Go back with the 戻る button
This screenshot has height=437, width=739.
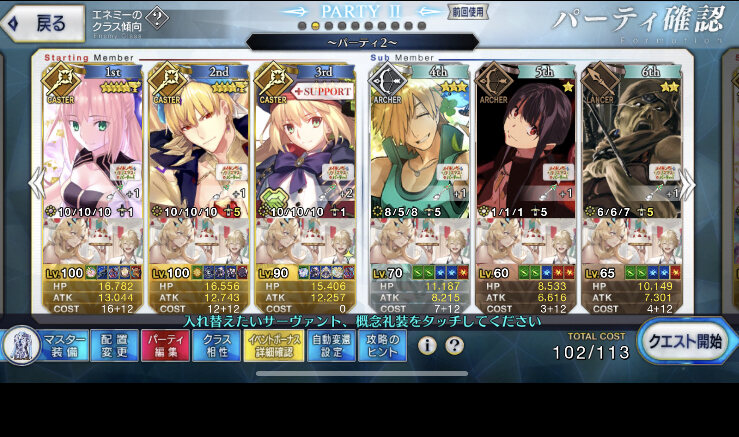click(38, 22)
